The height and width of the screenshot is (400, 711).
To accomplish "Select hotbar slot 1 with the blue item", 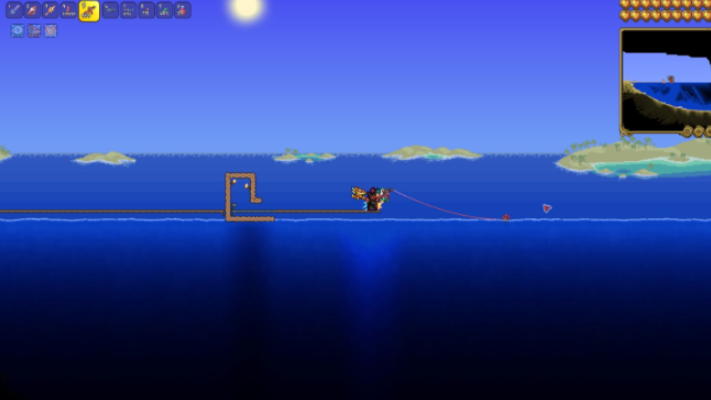I will click(14, 11).
